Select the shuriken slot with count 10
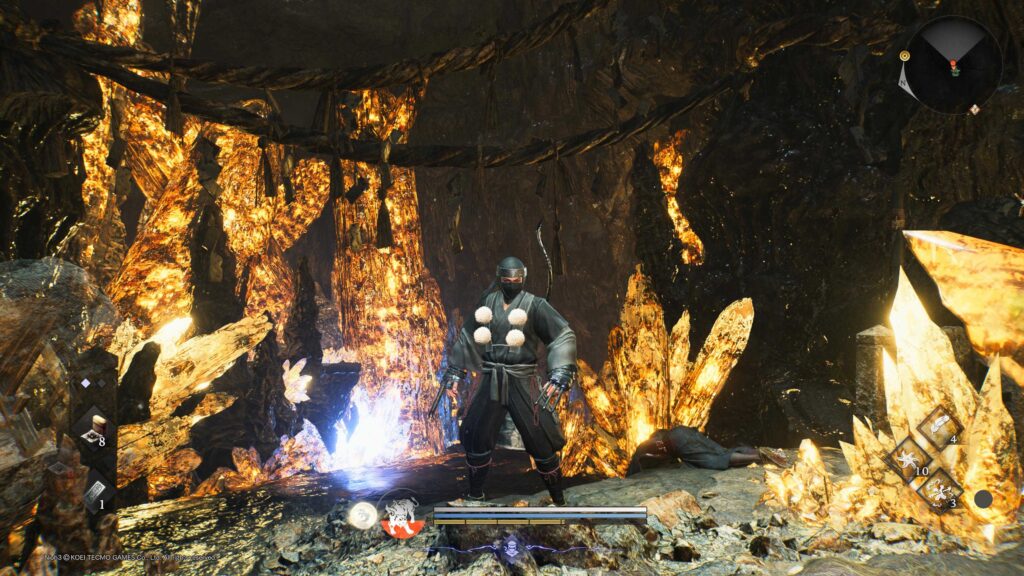The width and height of the screenshot is (1024, 576). 909,459
